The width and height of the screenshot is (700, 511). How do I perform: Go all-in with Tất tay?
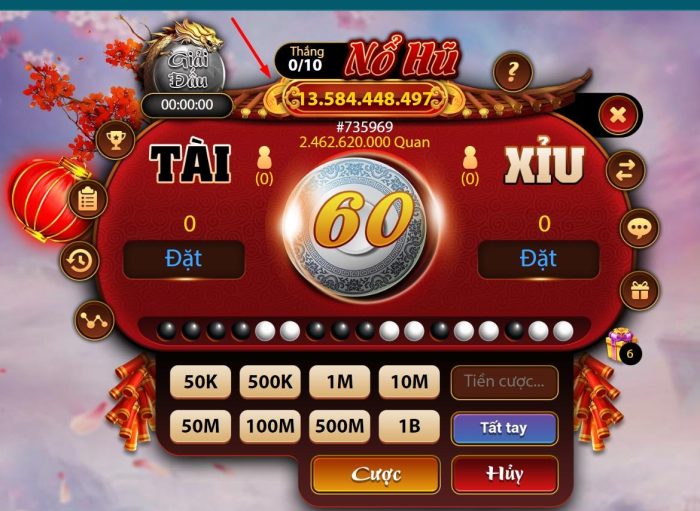coord(503,428)
